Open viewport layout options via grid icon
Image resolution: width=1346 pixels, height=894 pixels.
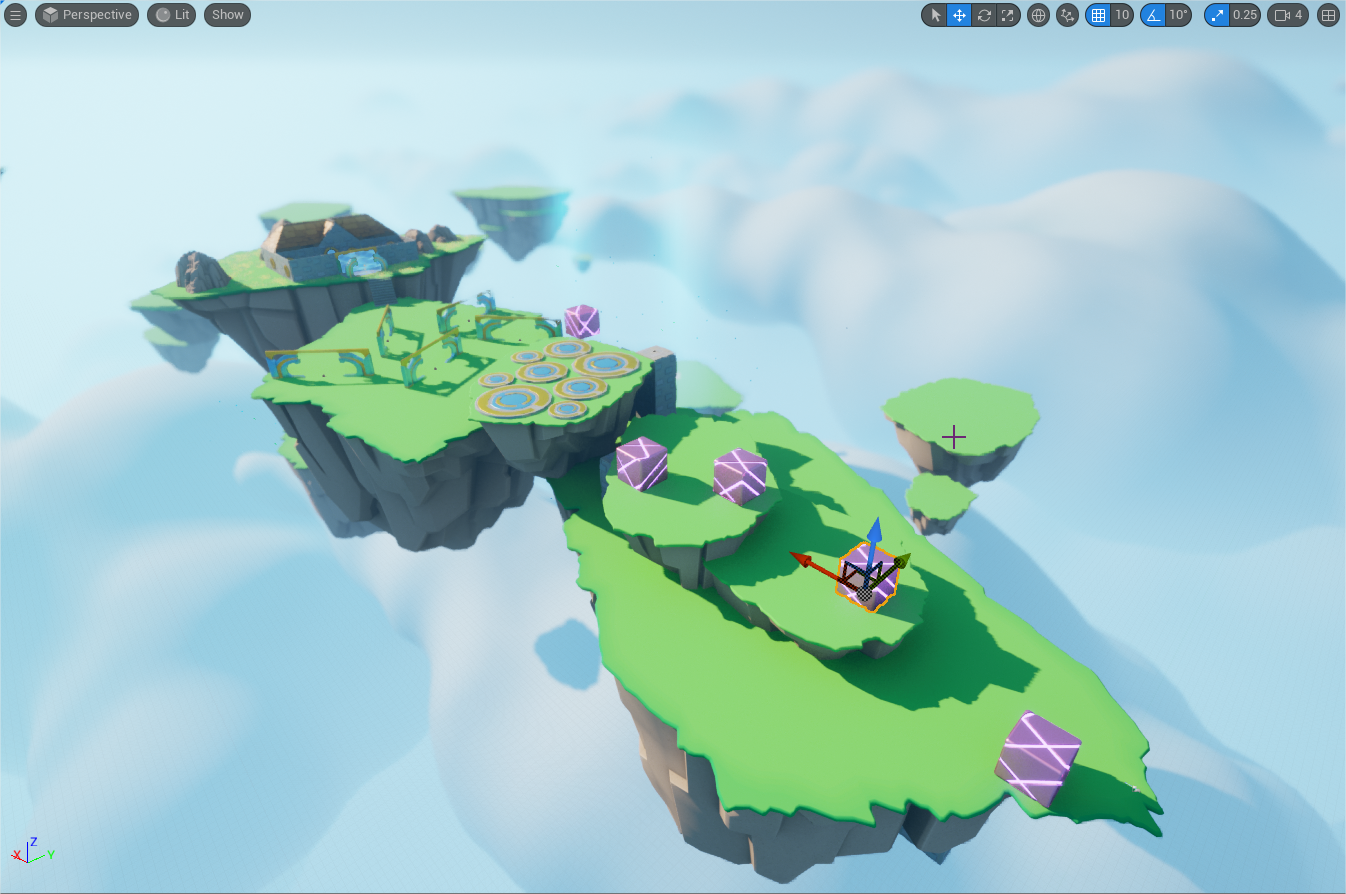pyautogui.click(x=1328, y=15)
